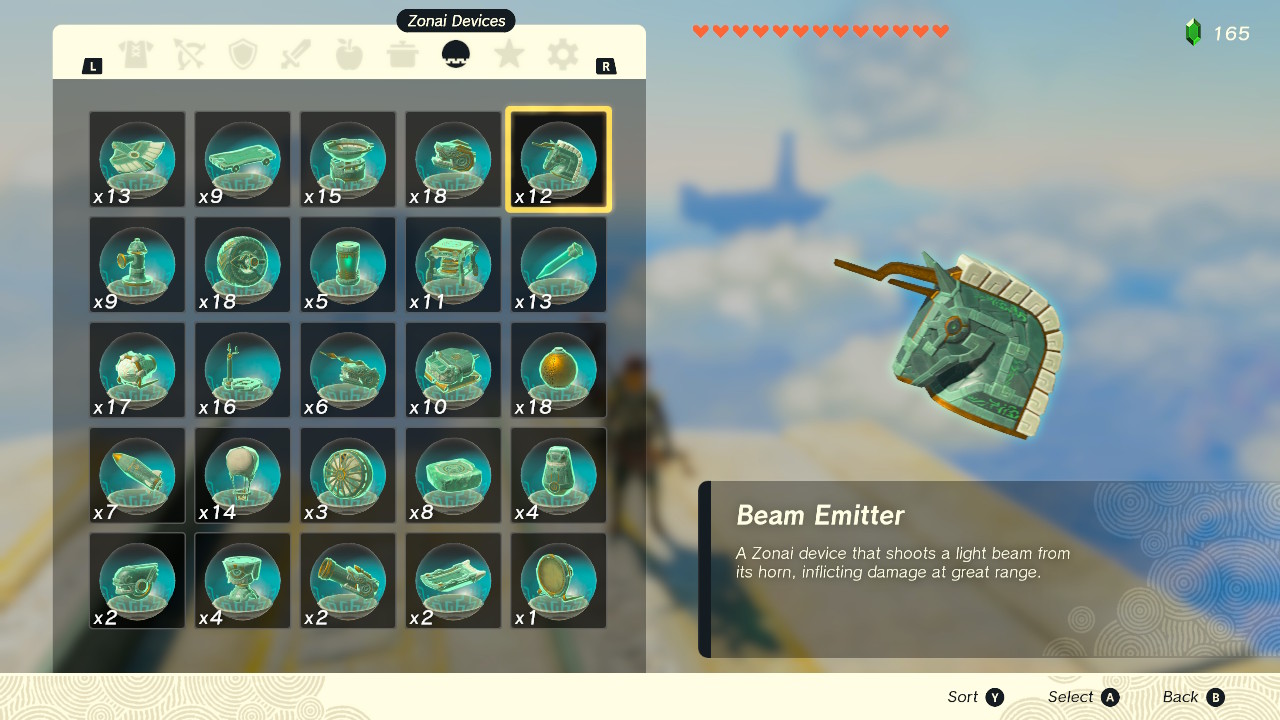Viewport: 1280px width, 720px height.
Task: Select the shield inventory icon
Action: point(243,55)
